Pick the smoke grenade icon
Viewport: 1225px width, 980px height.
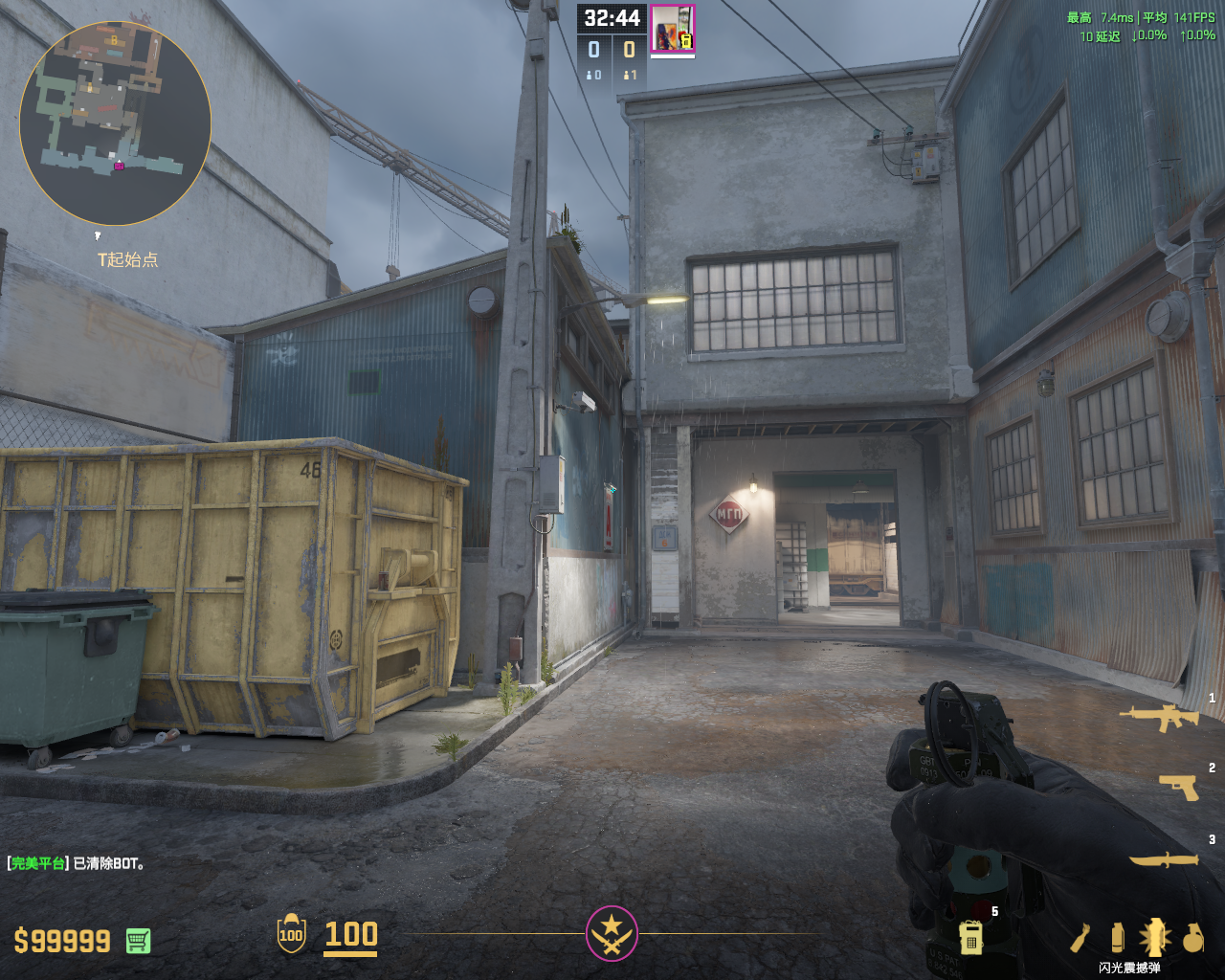point(1117,937)
